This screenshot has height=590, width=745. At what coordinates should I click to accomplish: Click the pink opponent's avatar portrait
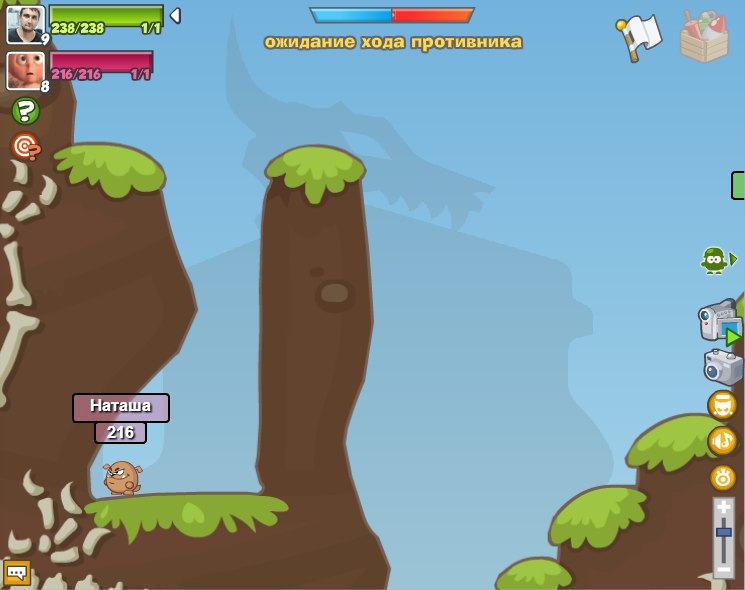pyautogui.click(x=24, y=70)
